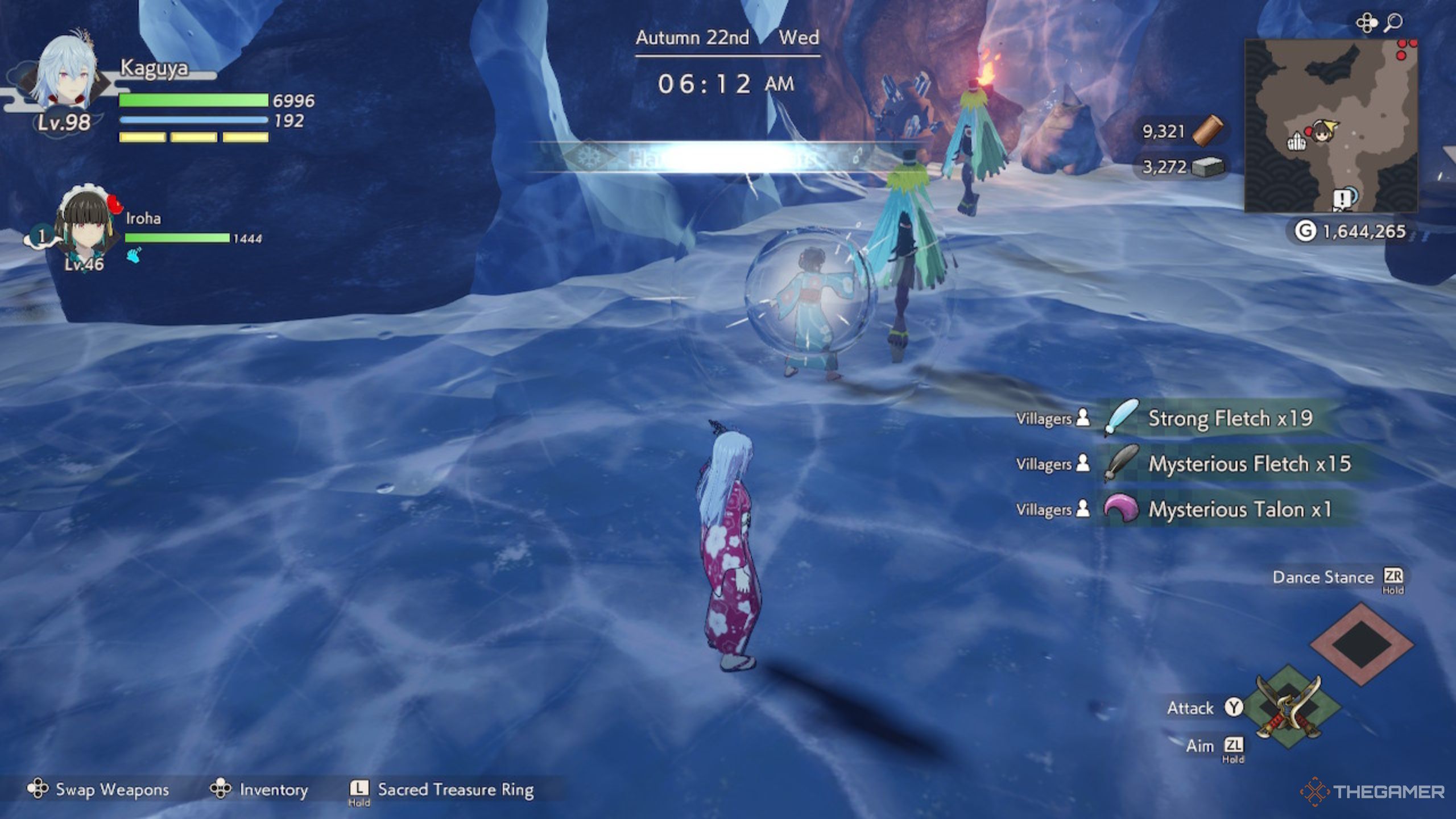
Task: Click the gold currency G icon
Action: click(1305, 231)
